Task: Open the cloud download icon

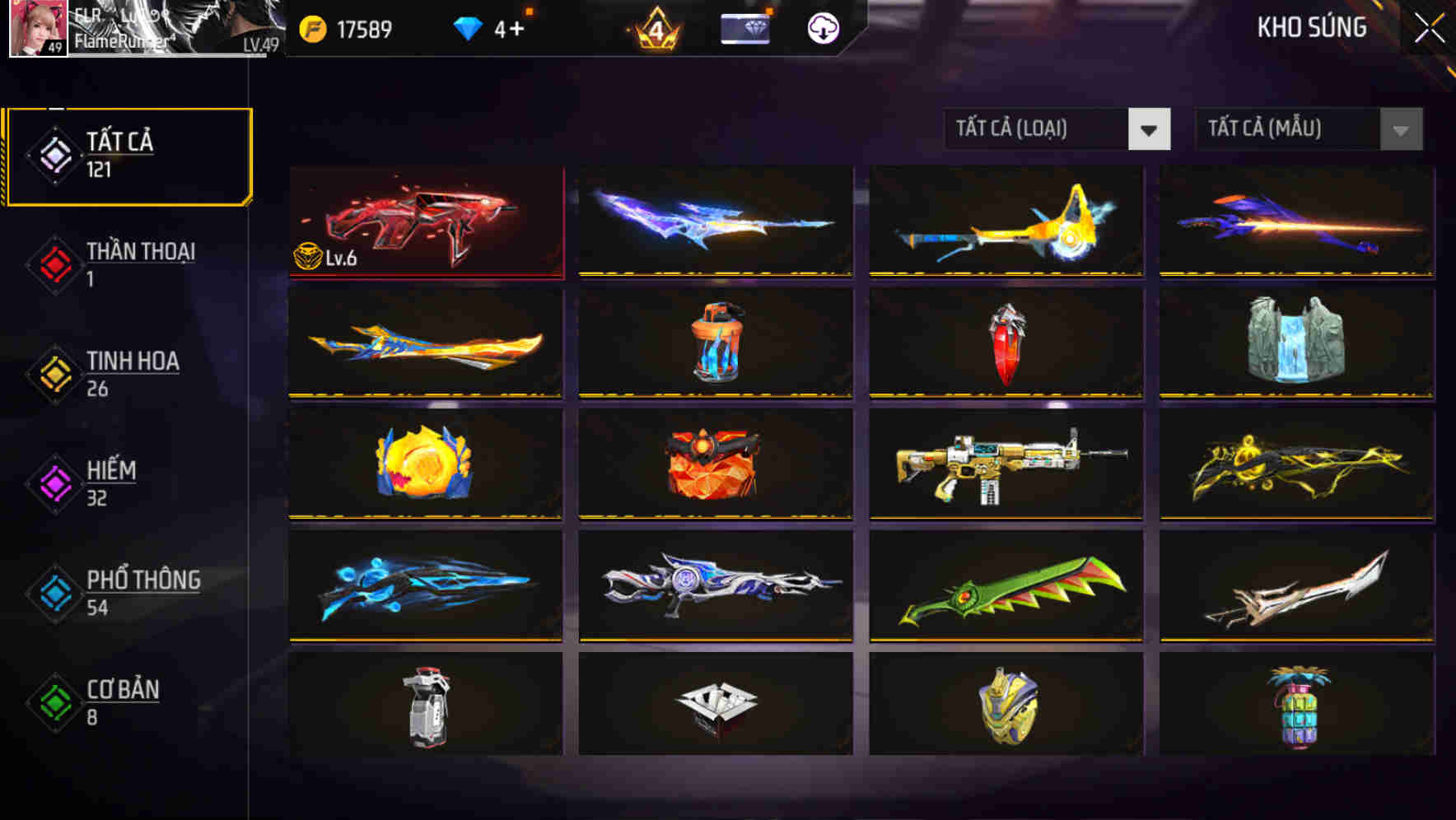Action: [821, 27]
